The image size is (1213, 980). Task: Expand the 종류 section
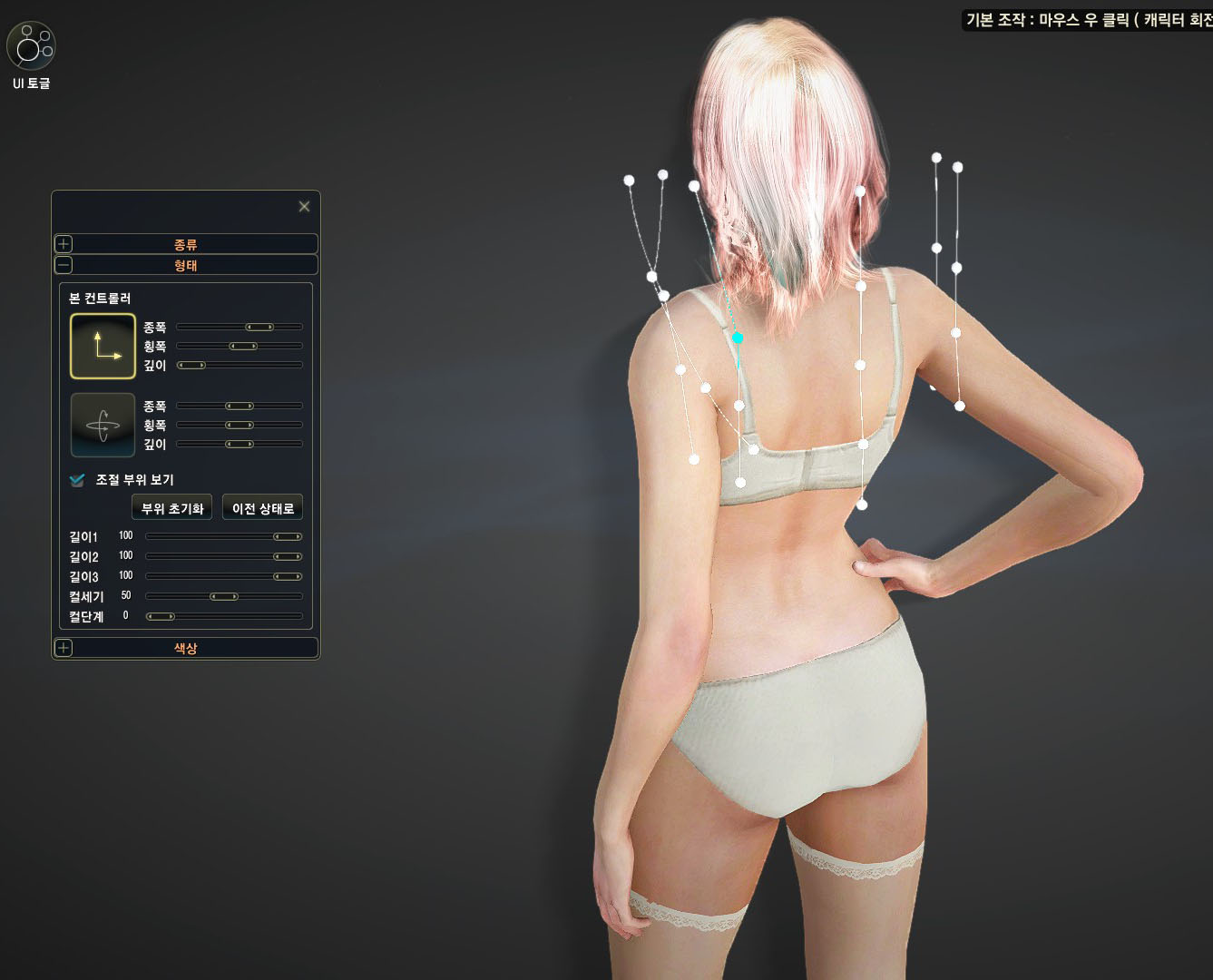tap(64, 244)
